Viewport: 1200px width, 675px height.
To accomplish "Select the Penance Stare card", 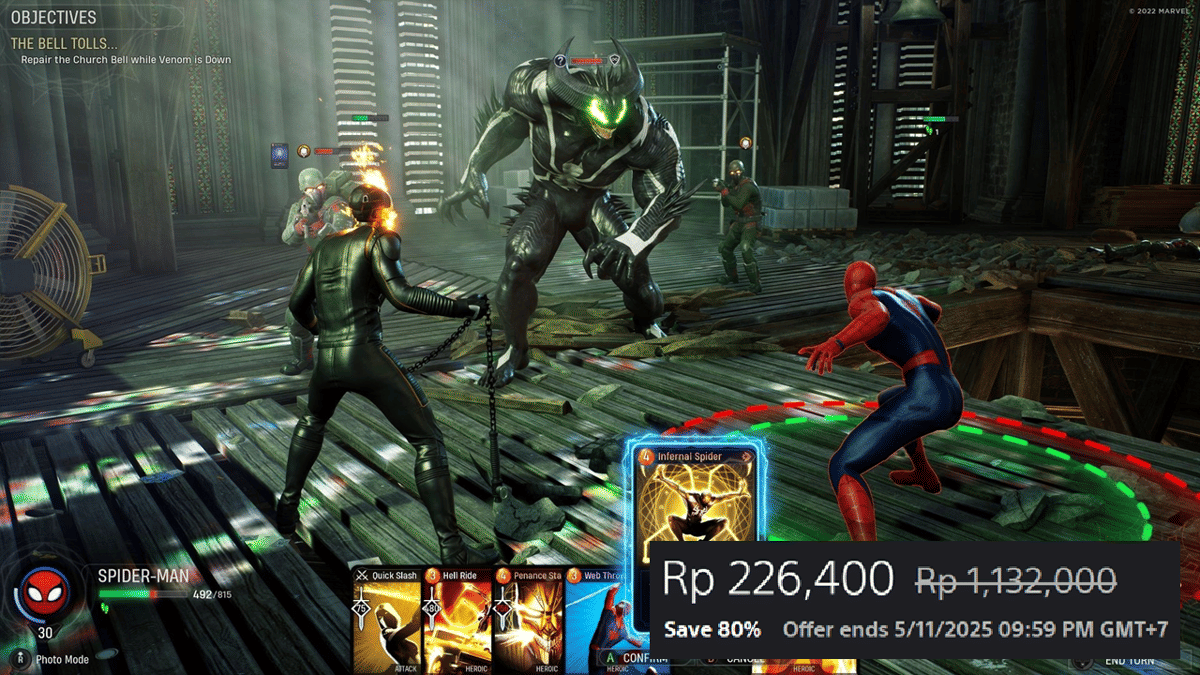I will pos(528,620).
